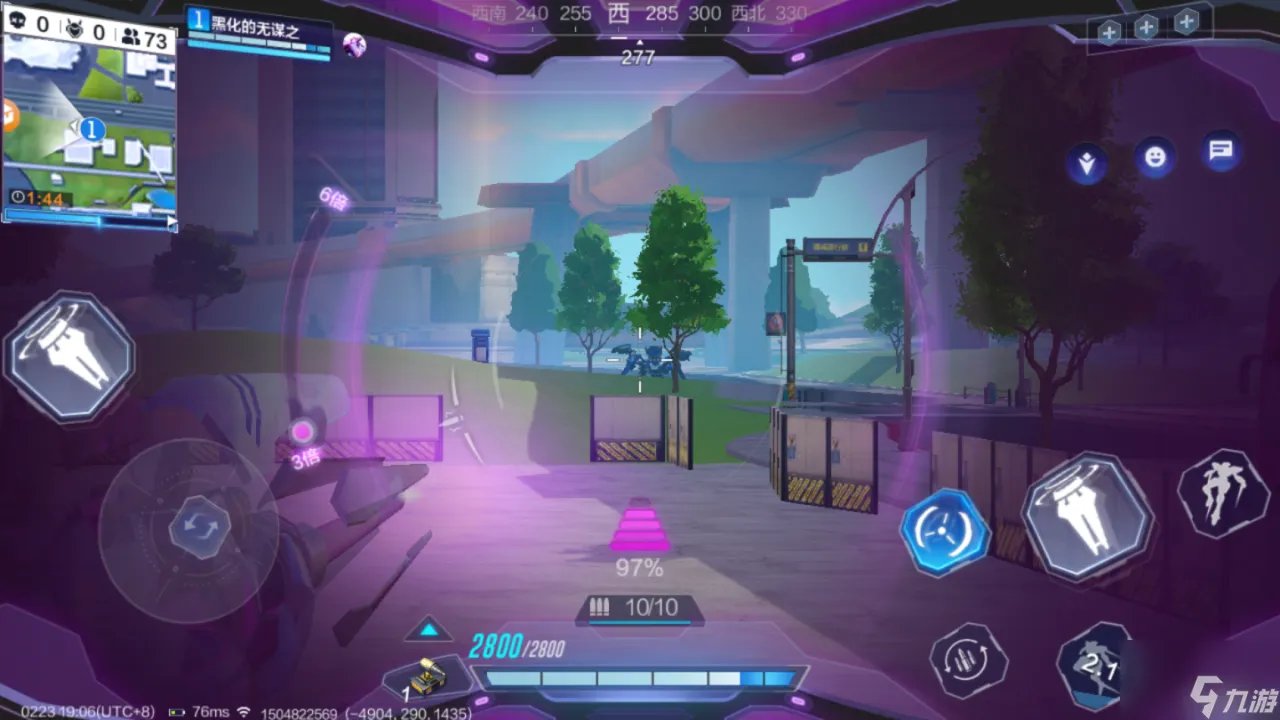
Task: Use the dash skill on cooldown
Action: (1098, 663)
